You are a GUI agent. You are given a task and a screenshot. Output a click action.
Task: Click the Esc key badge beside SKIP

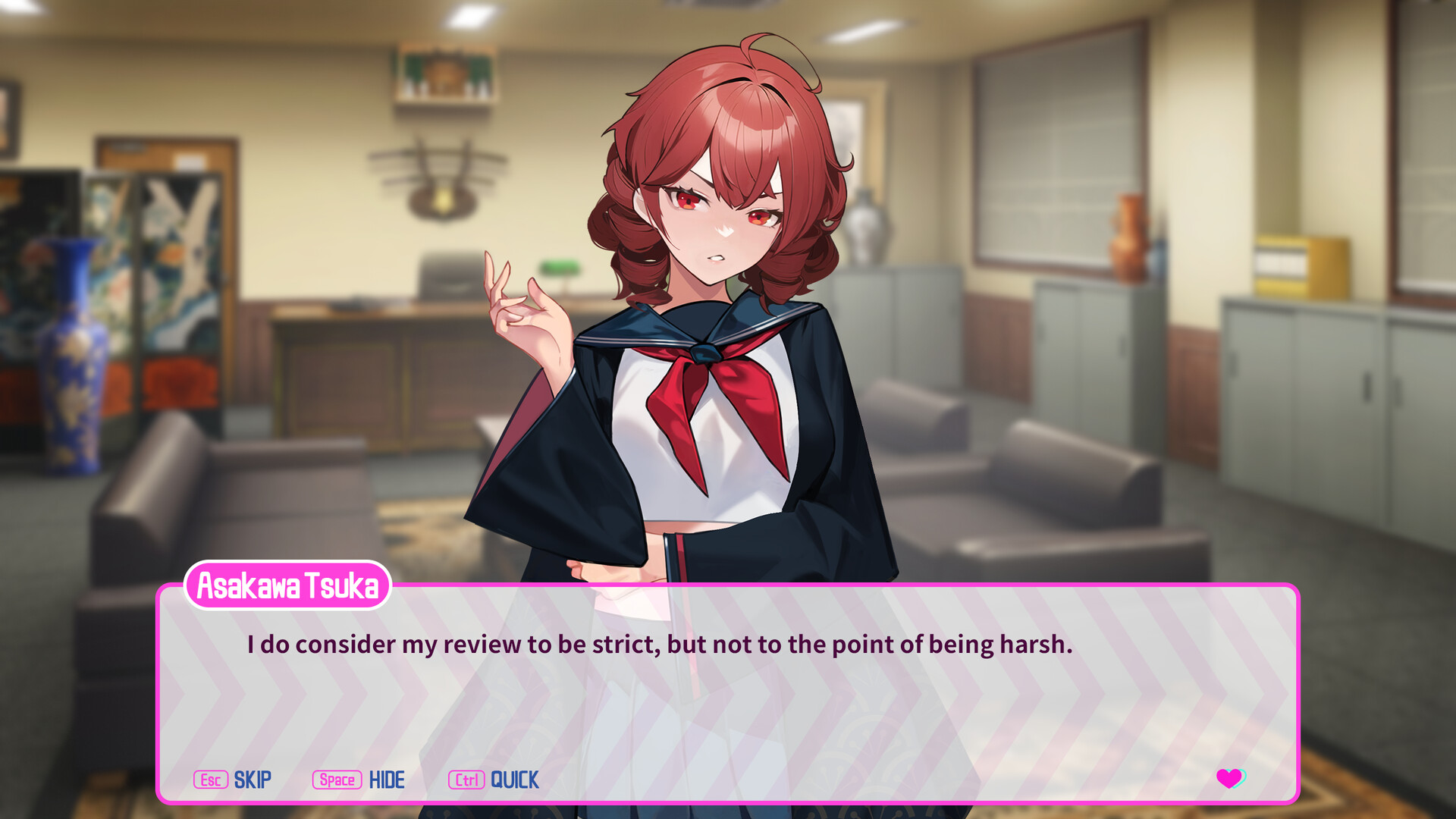point(210,780)
